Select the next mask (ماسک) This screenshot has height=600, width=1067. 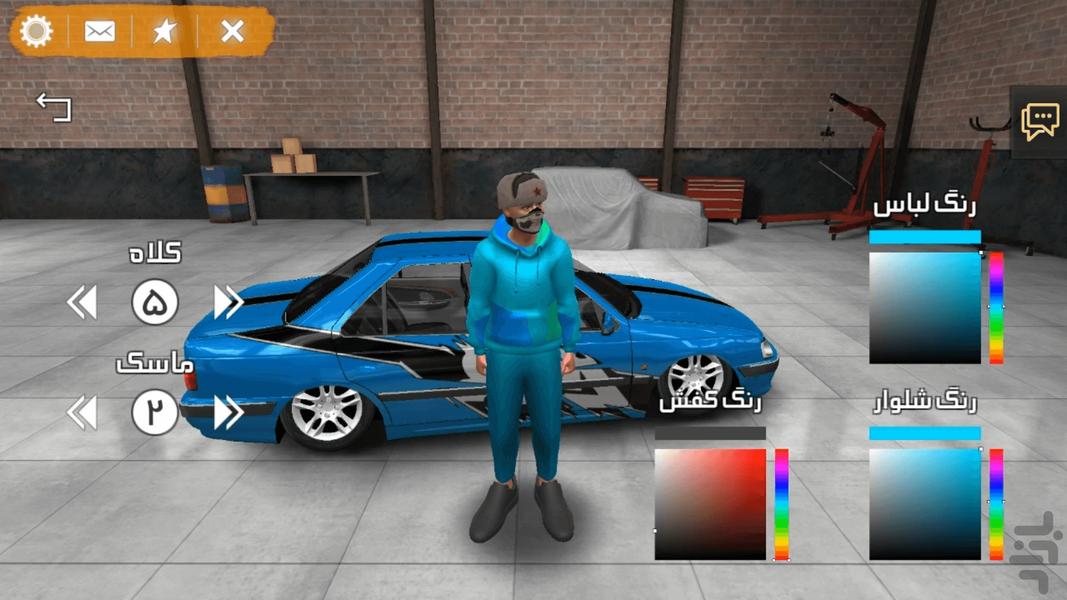click(229, 412)
